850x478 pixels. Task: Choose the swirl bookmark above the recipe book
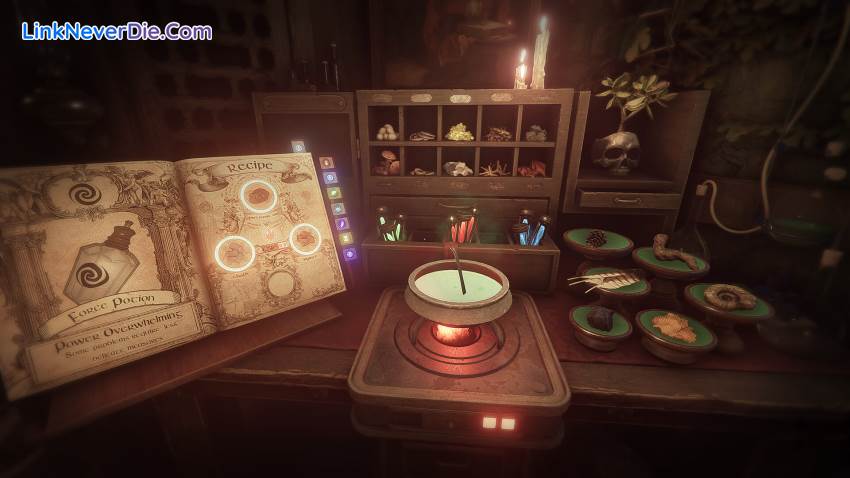click(298, 146)
